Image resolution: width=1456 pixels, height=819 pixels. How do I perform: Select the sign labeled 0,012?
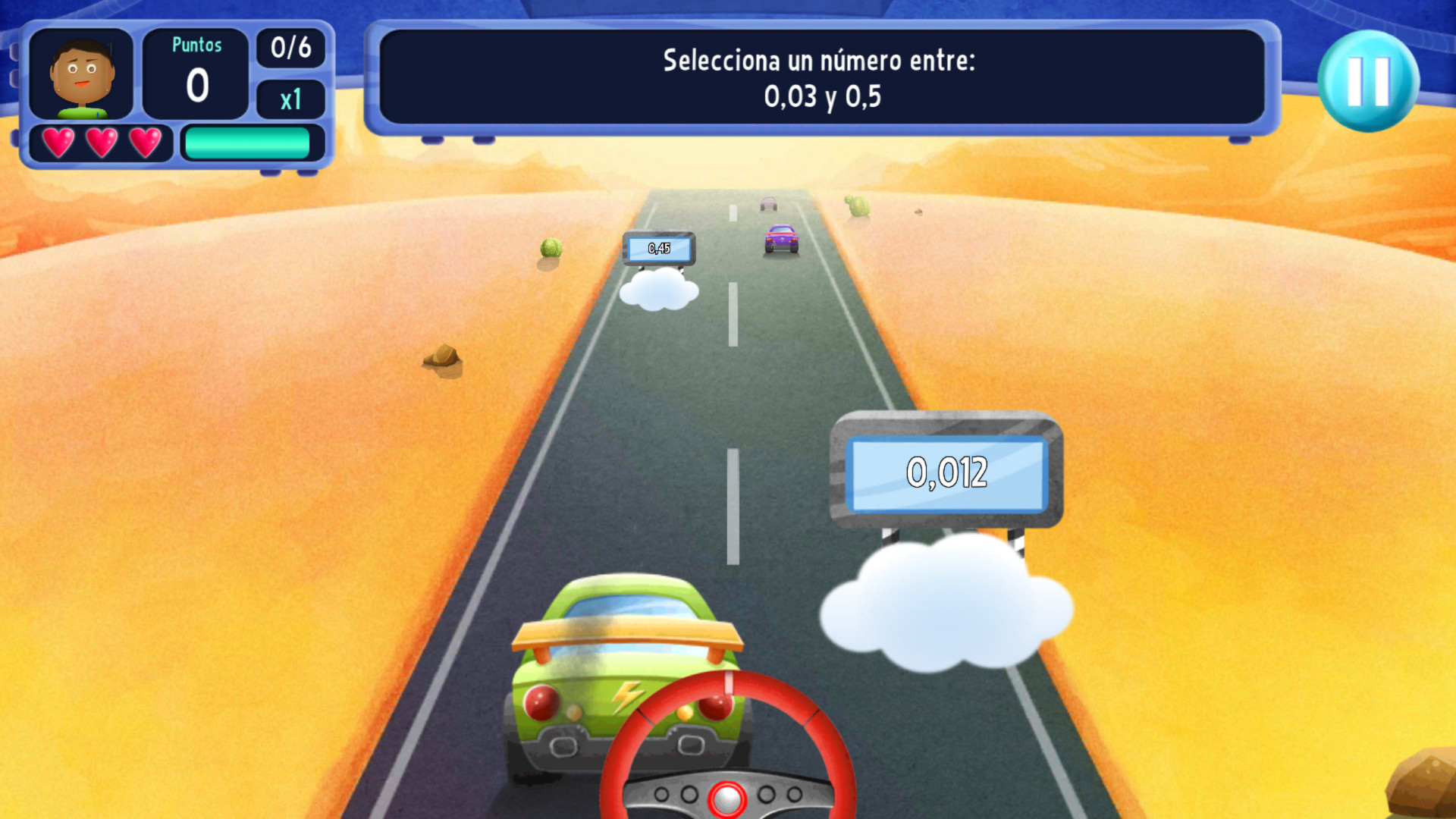coord(946,472)
